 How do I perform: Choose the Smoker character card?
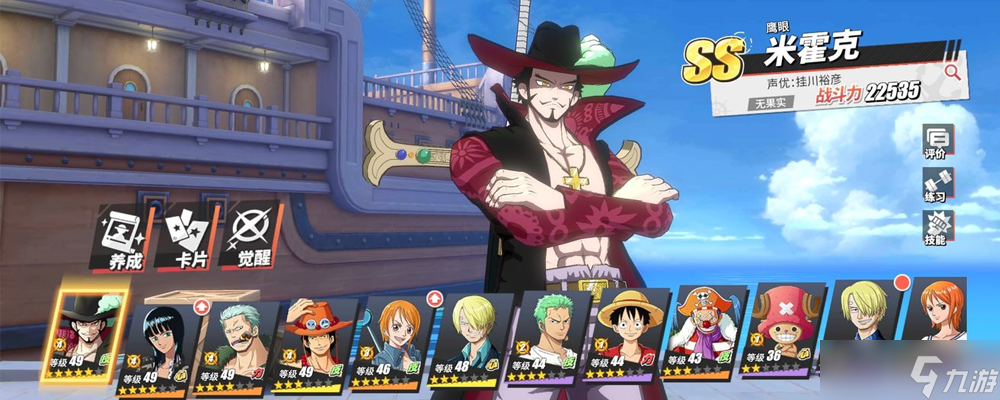[235, 342]
